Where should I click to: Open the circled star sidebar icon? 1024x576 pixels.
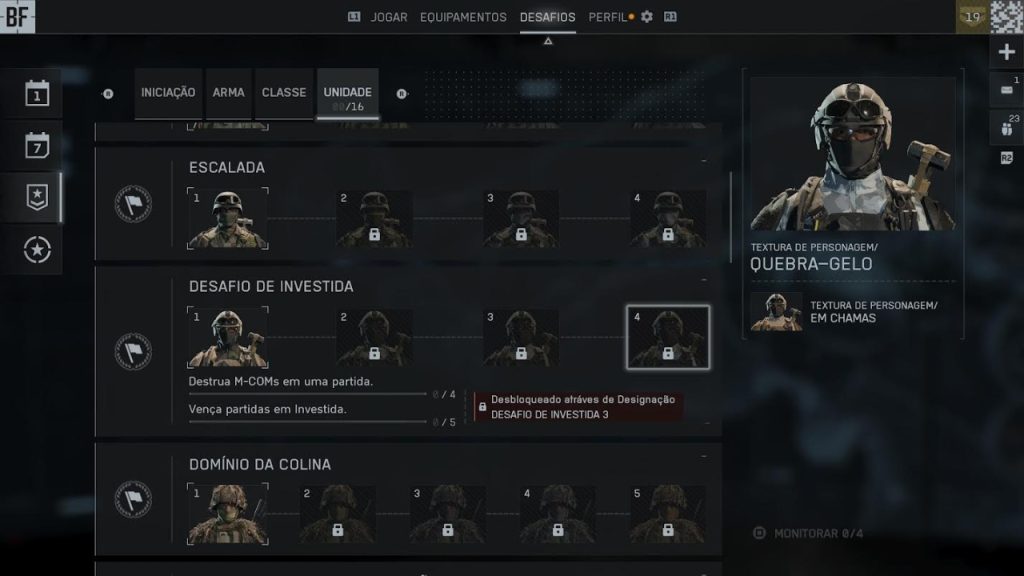[38, 250]
